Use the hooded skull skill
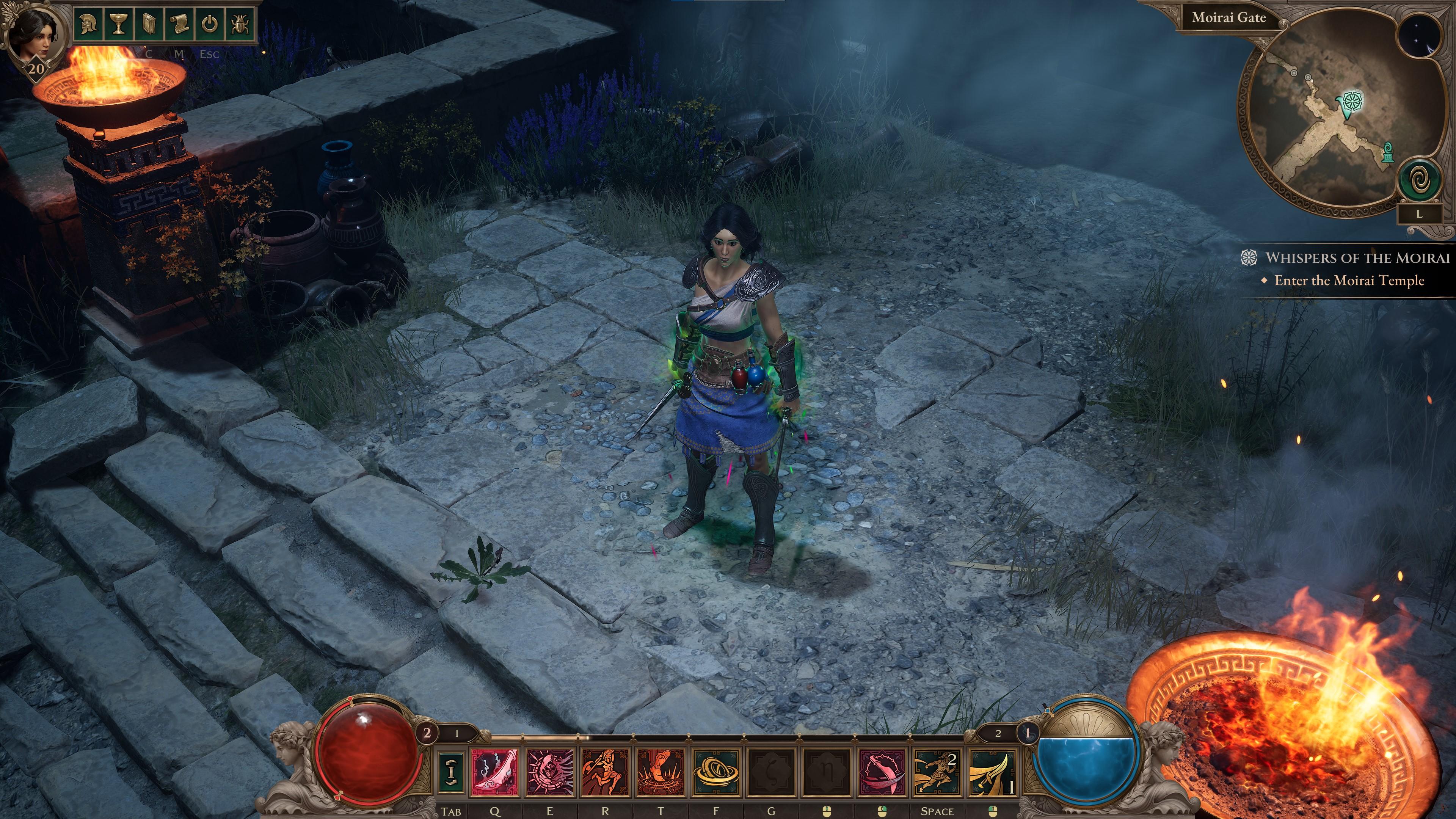This screenshot has width=1456, height=819. (x=550, y=772)
